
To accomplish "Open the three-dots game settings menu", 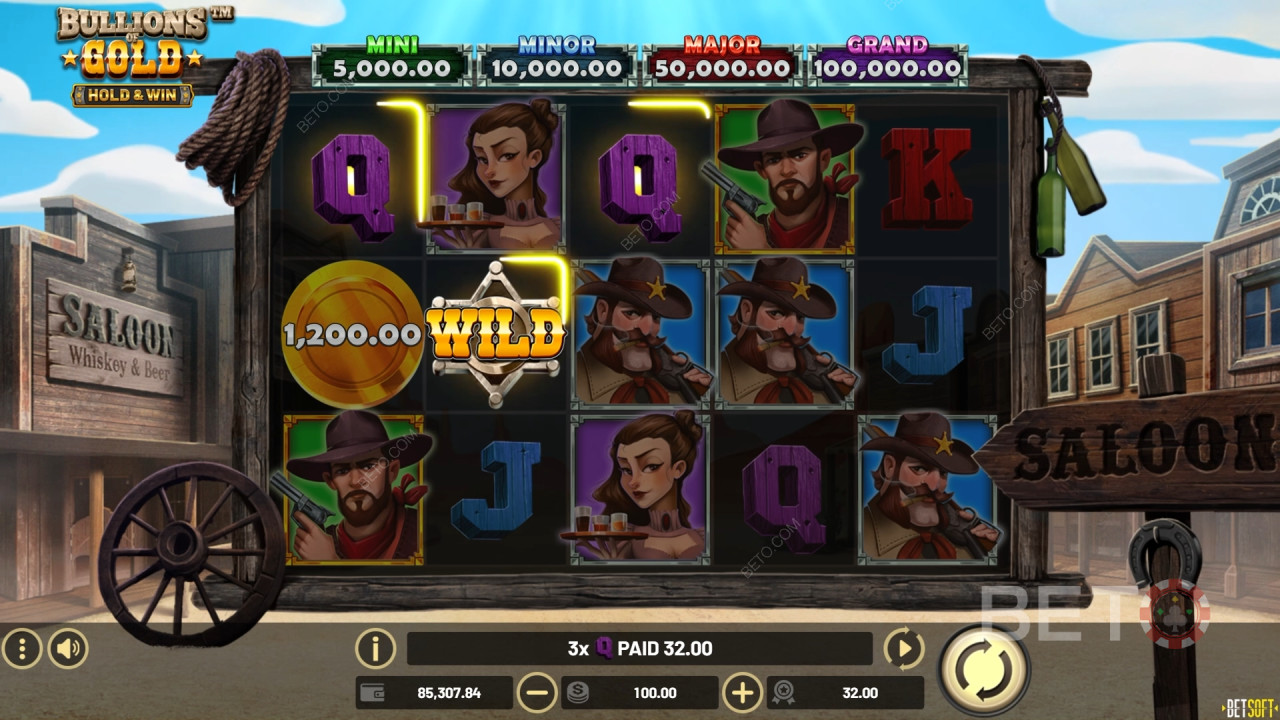I will [x=22, y=648].
